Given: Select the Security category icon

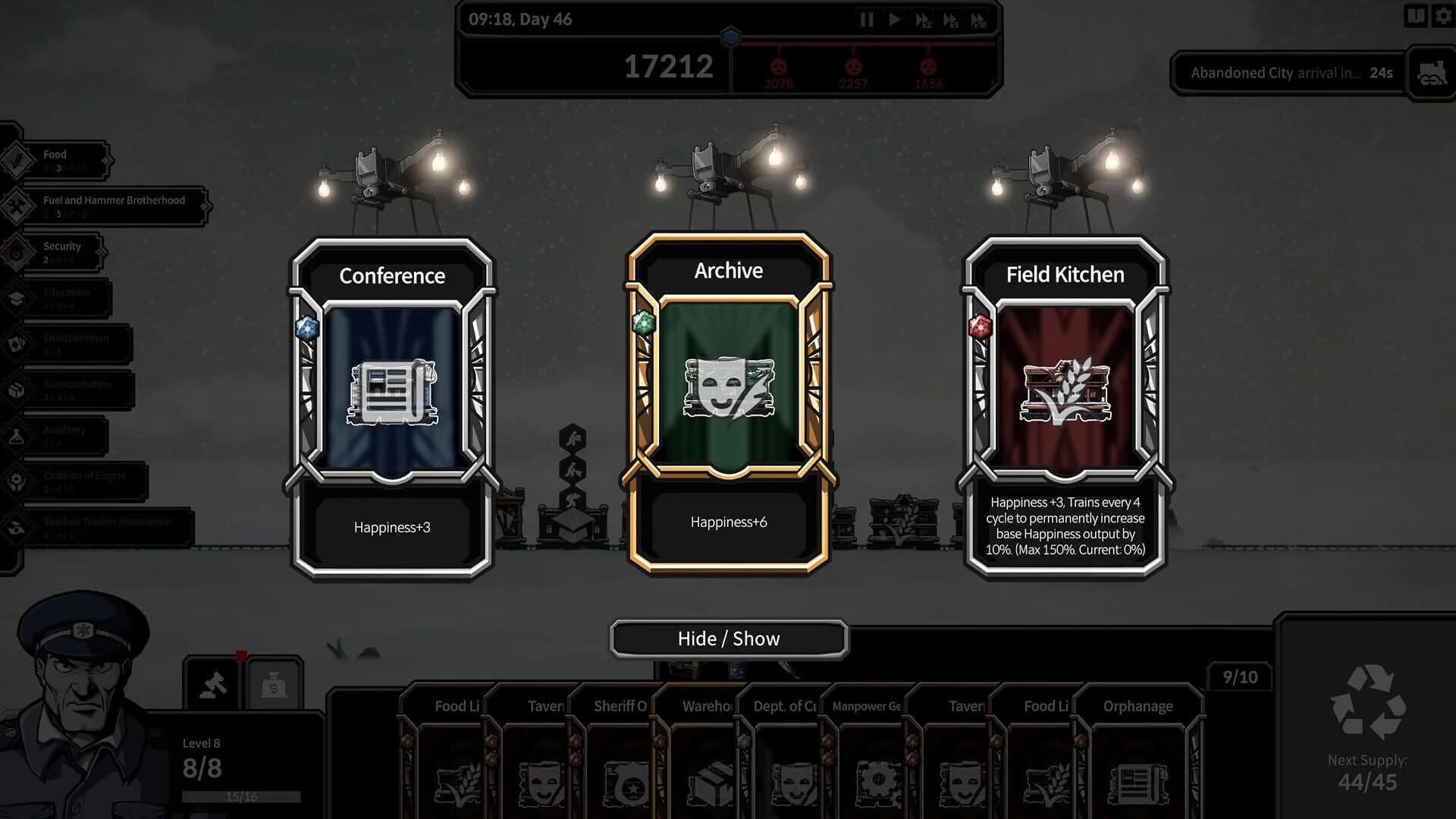Looking at the screenshot, I should pos(15,251).
